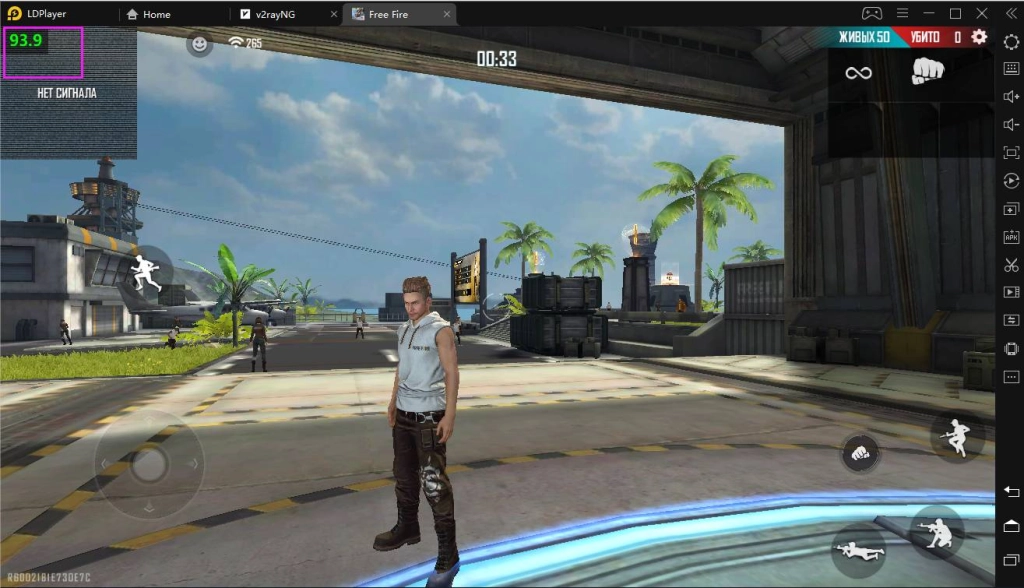The height and width of the screenshot is (588, 1024).
Task: Select the fist melee weapon slot
Action: (928, 71)
